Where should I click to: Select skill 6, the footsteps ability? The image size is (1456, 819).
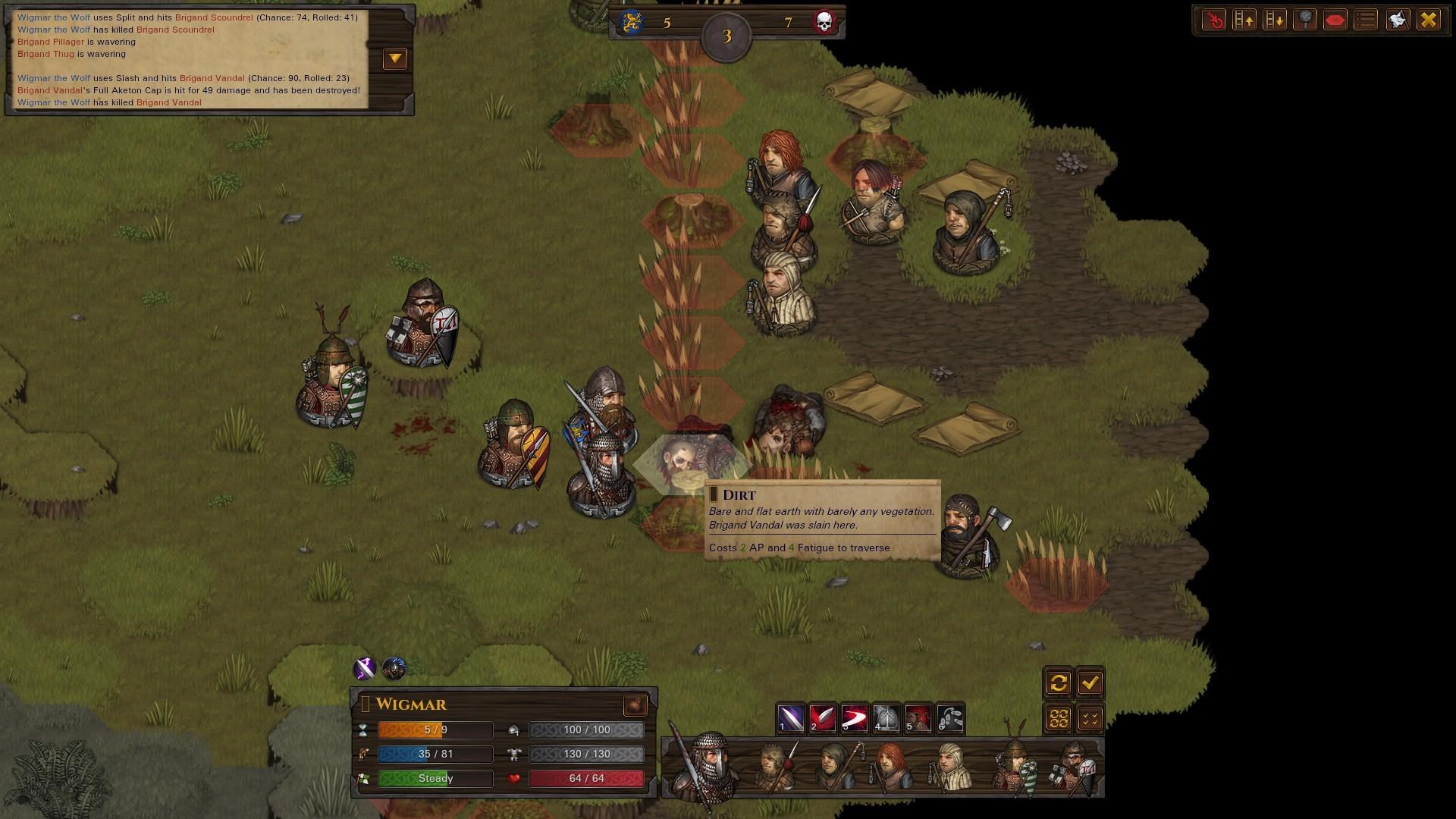pyautogui.click(x=950, y=717)
